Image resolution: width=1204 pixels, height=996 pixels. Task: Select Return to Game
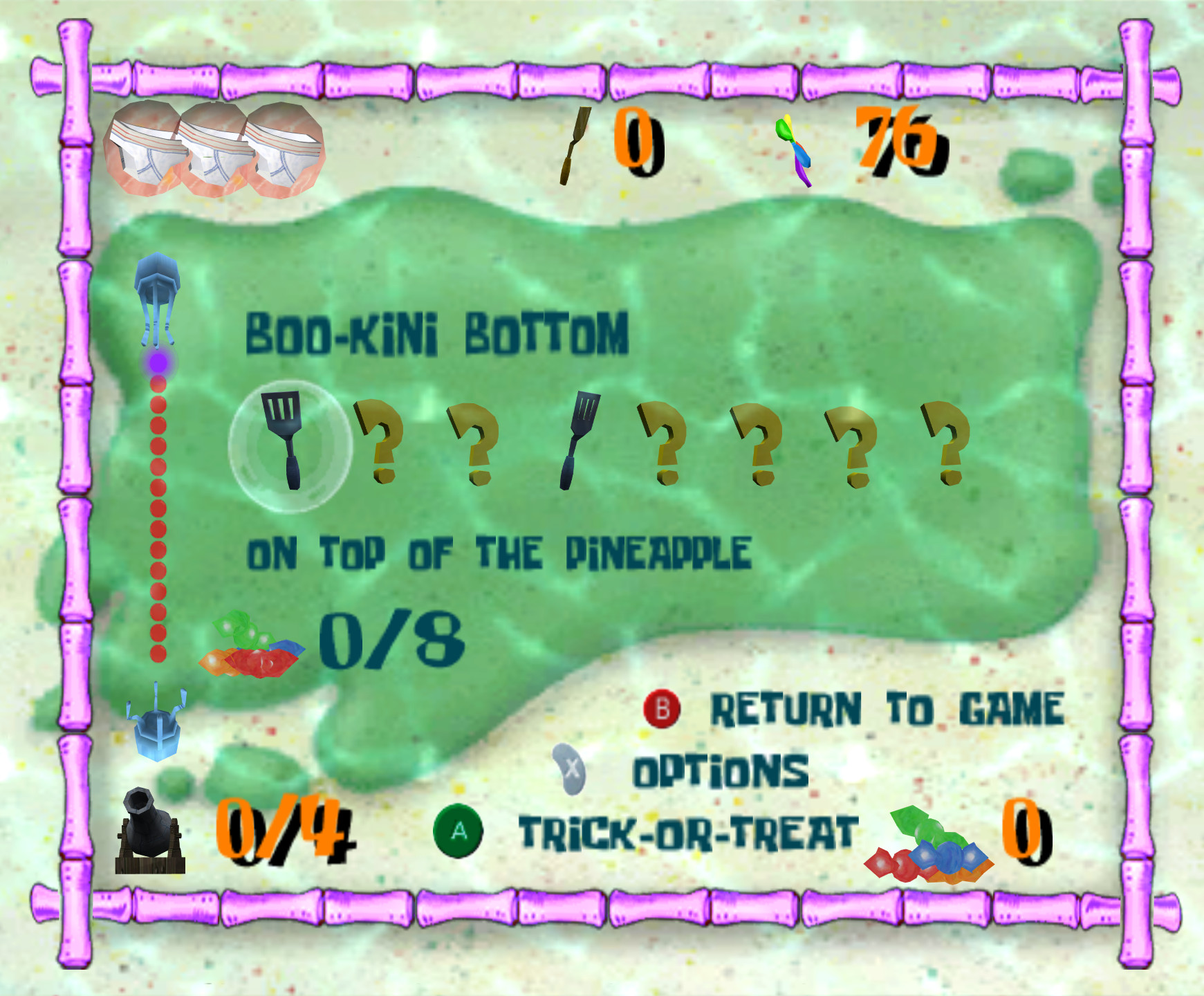(x=889, y=708)
